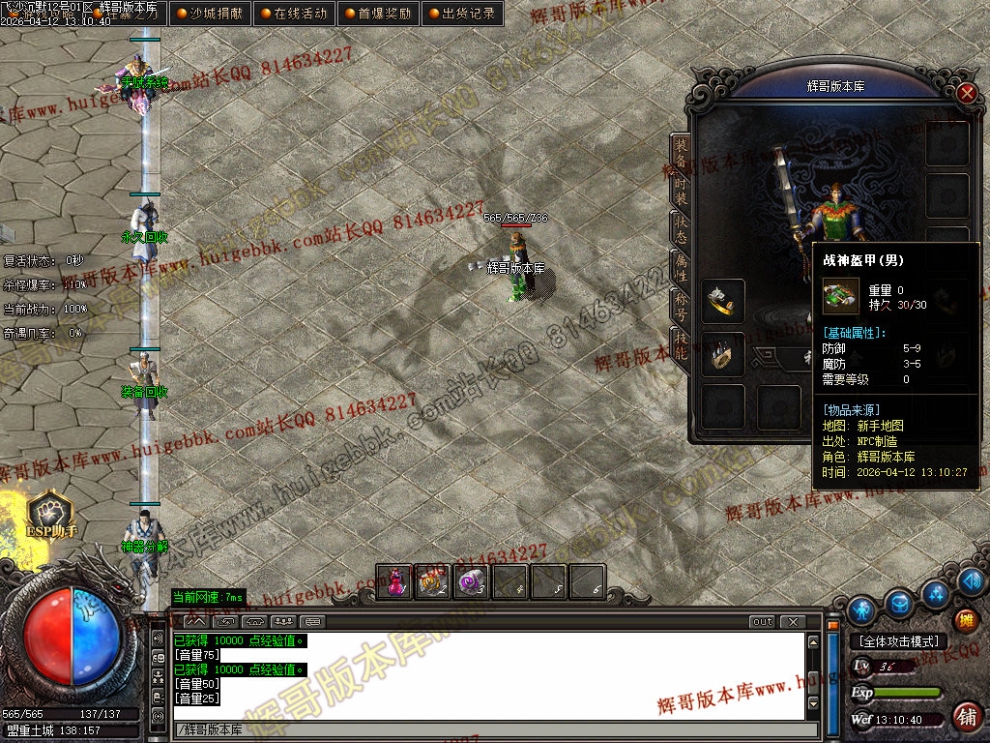
Task: Open the ESP助手 fist icon
Action: (x=48, y=512)
